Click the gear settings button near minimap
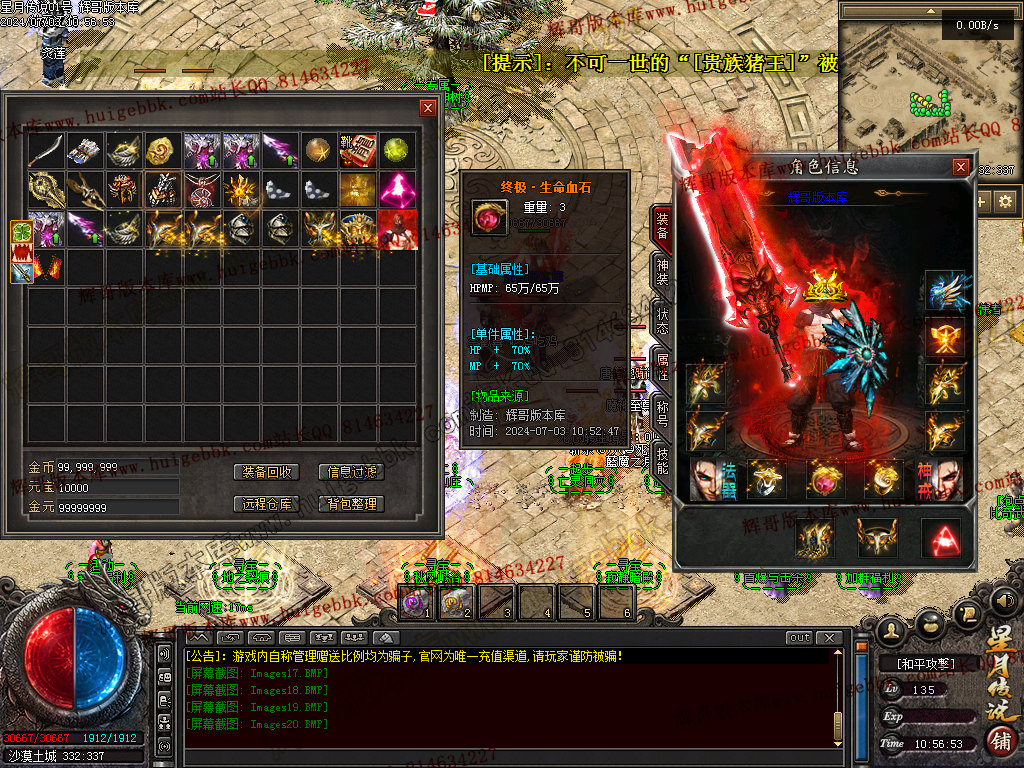 pyautogui.click(x=1005, y=201)
